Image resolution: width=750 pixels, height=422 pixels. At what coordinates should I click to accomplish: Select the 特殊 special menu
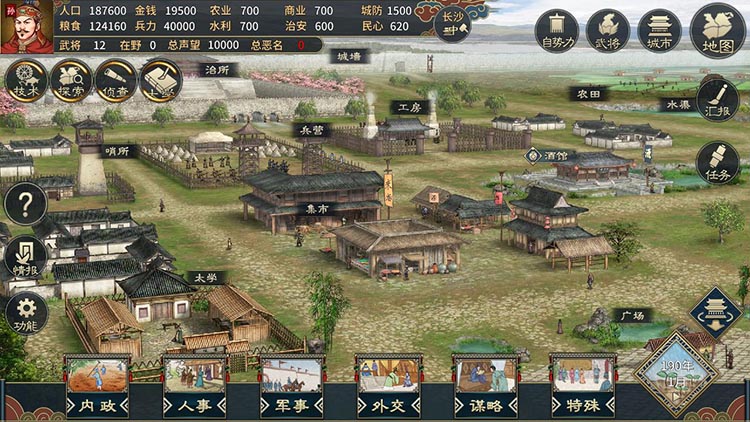coord(583,386)
